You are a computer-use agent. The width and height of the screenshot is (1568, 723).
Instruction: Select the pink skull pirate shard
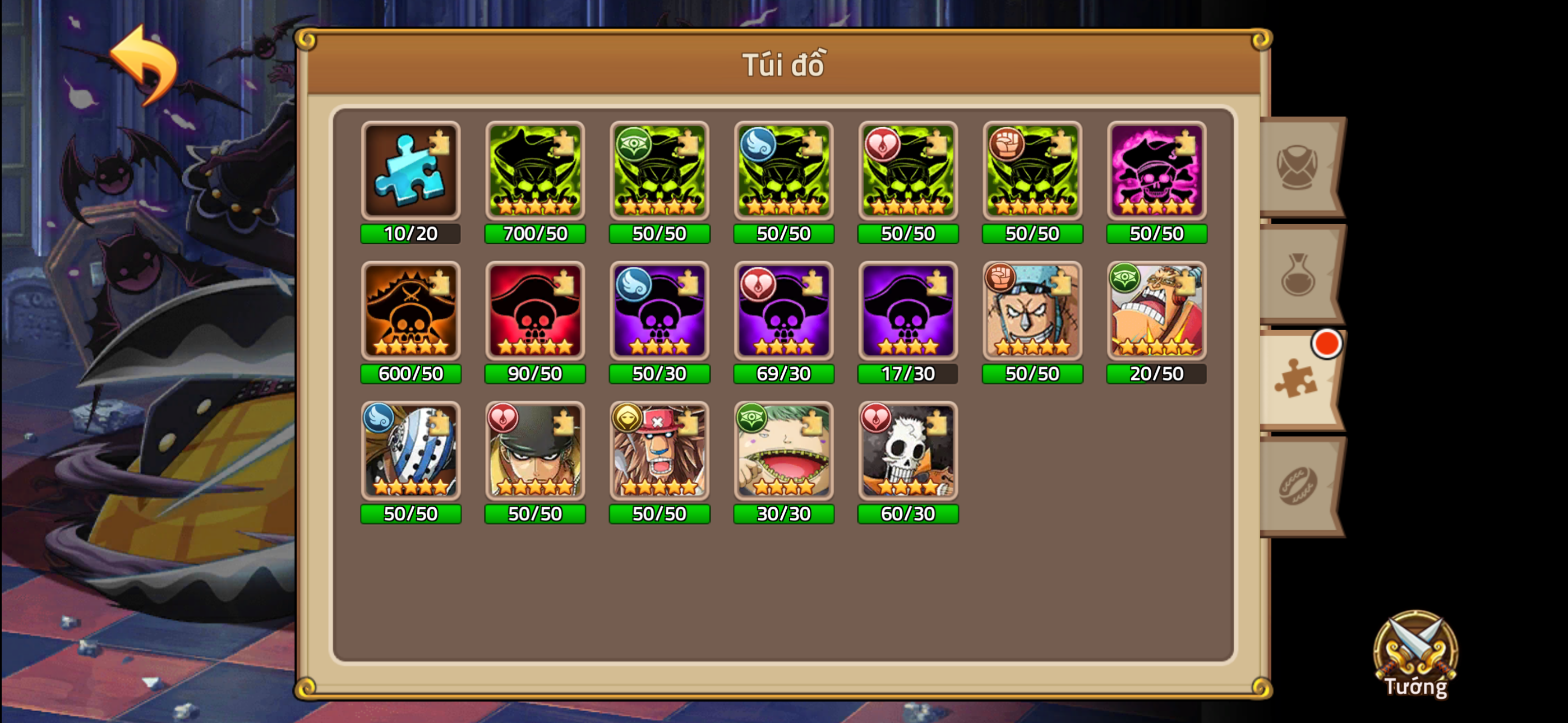(x=1156, y=172)
